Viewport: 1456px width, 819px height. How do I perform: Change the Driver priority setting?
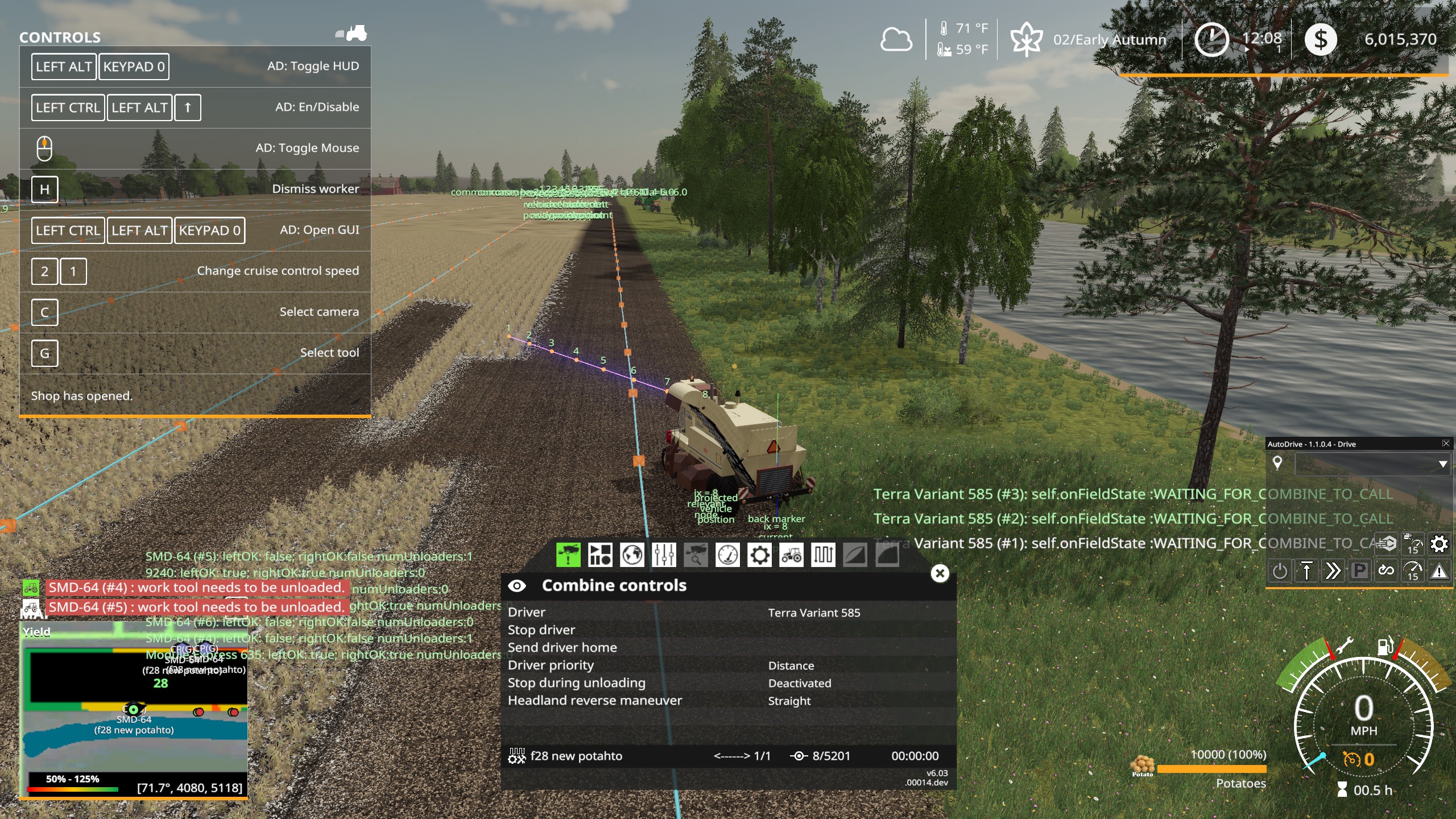coord(791,665)
